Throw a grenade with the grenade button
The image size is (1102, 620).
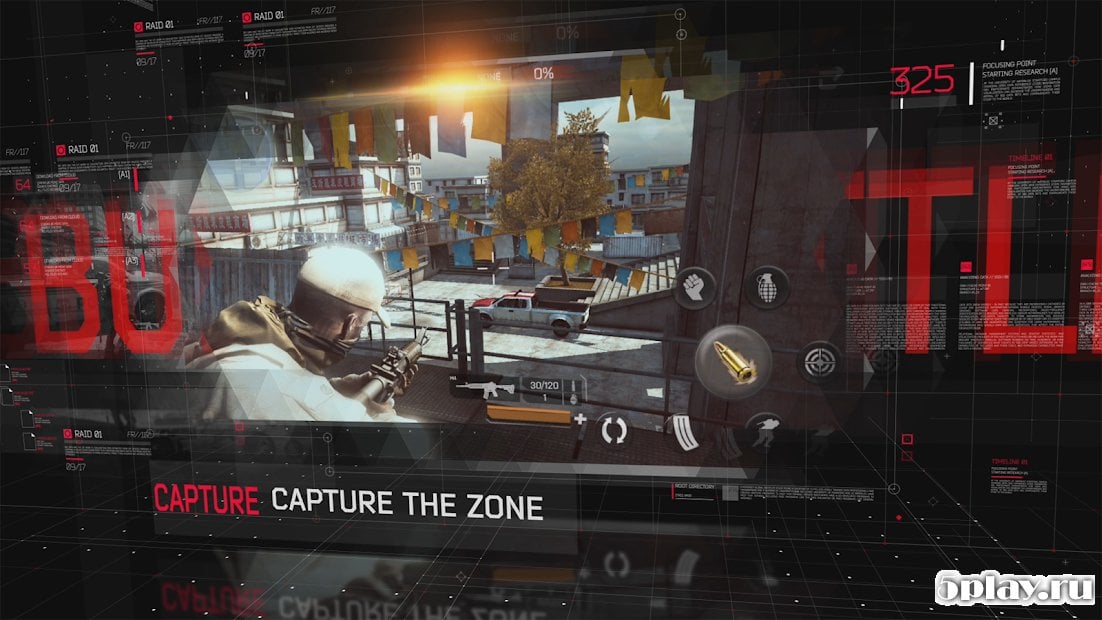point(767,287)
